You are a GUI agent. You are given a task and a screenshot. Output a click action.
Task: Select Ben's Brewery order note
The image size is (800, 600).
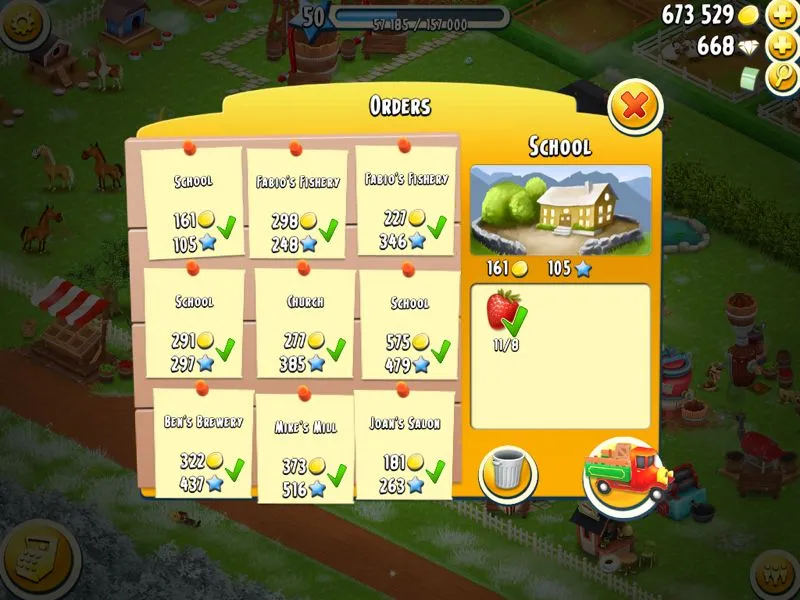pyautogui.click(x=203, y=443)
